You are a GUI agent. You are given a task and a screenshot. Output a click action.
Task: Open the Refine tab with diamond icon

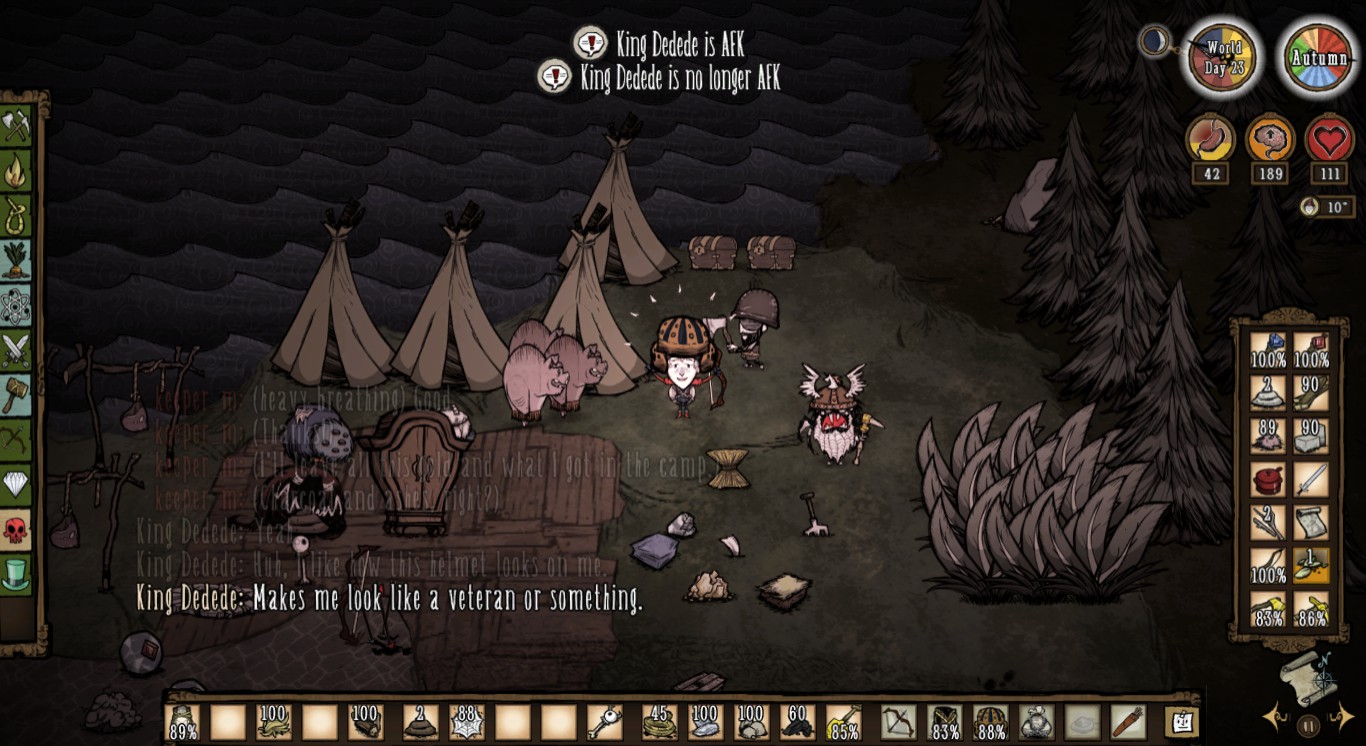click(16, 485)
